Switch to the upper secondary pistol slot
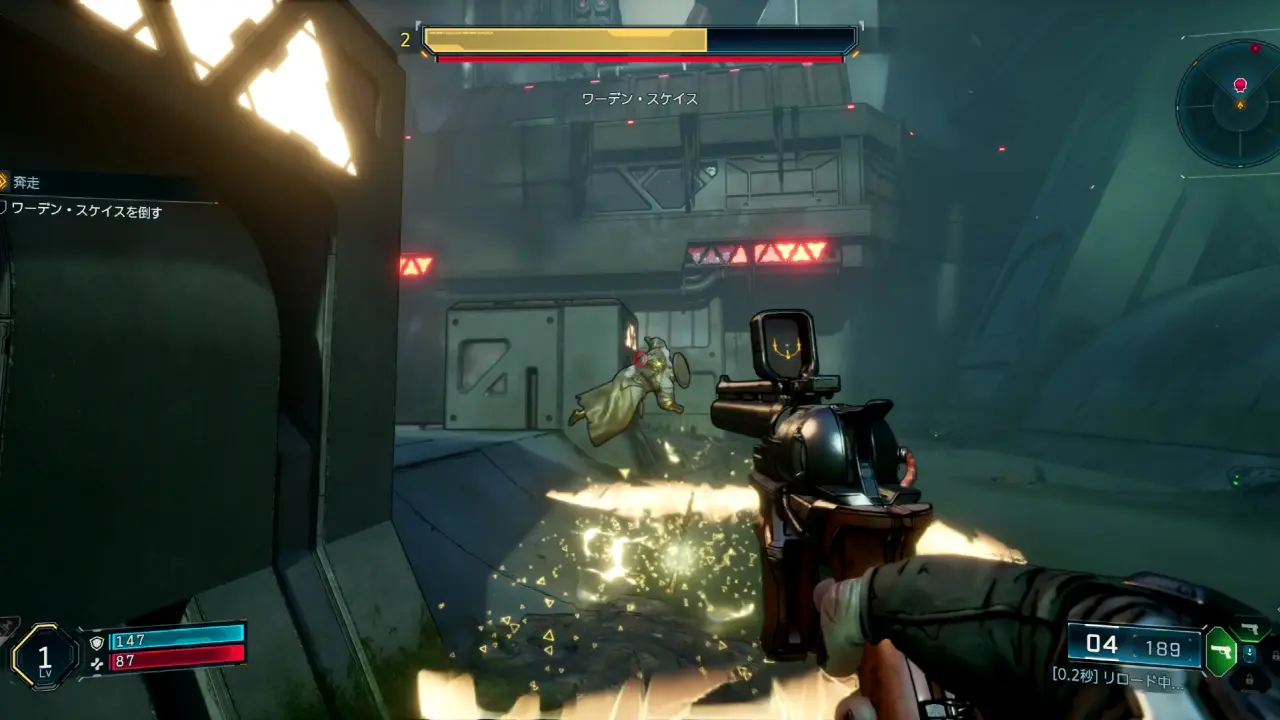The width and height of the screenshot is (1280, 720). click(1249, 629)
